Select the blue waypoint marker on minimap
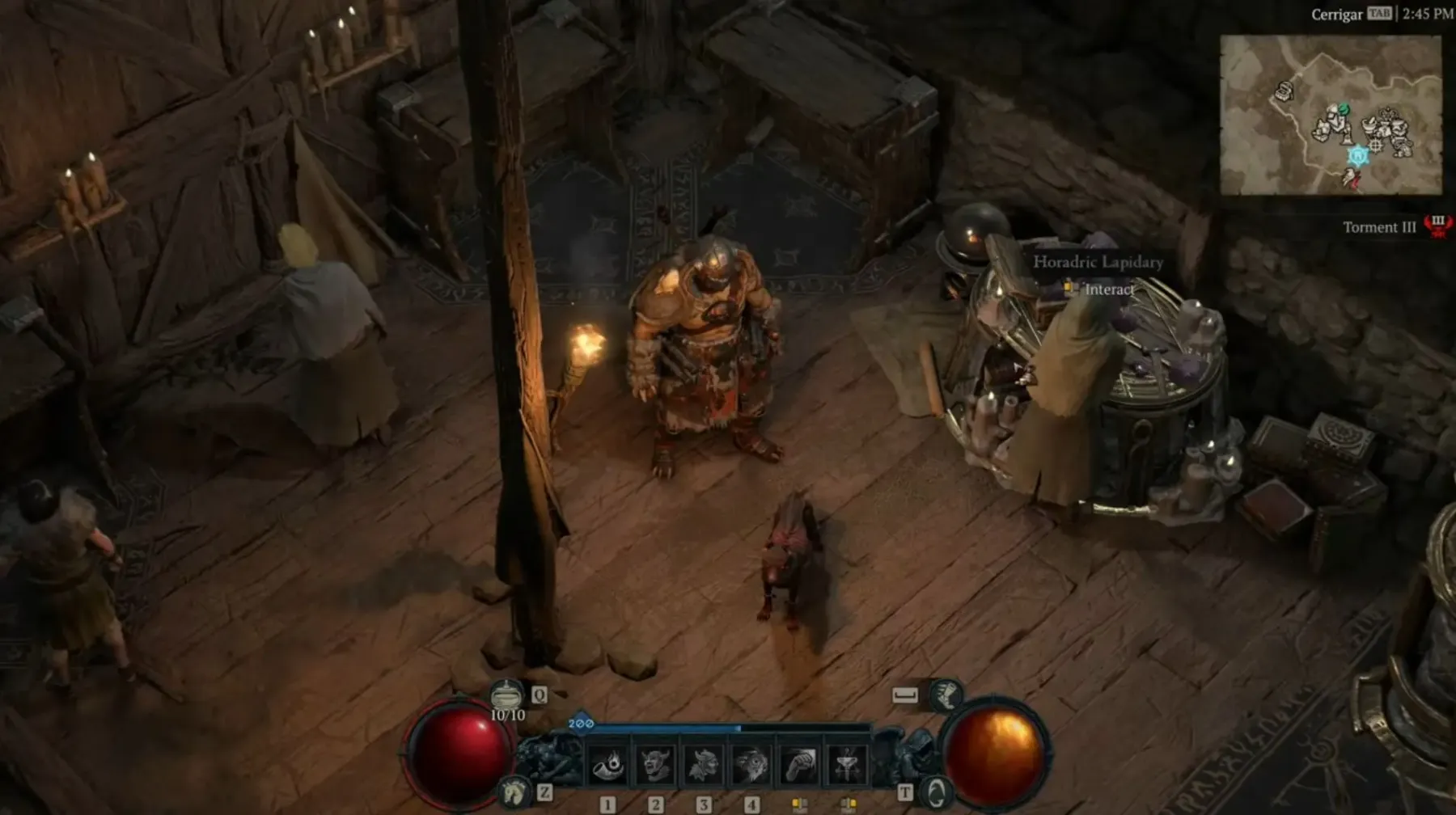 pos(1357,155)
